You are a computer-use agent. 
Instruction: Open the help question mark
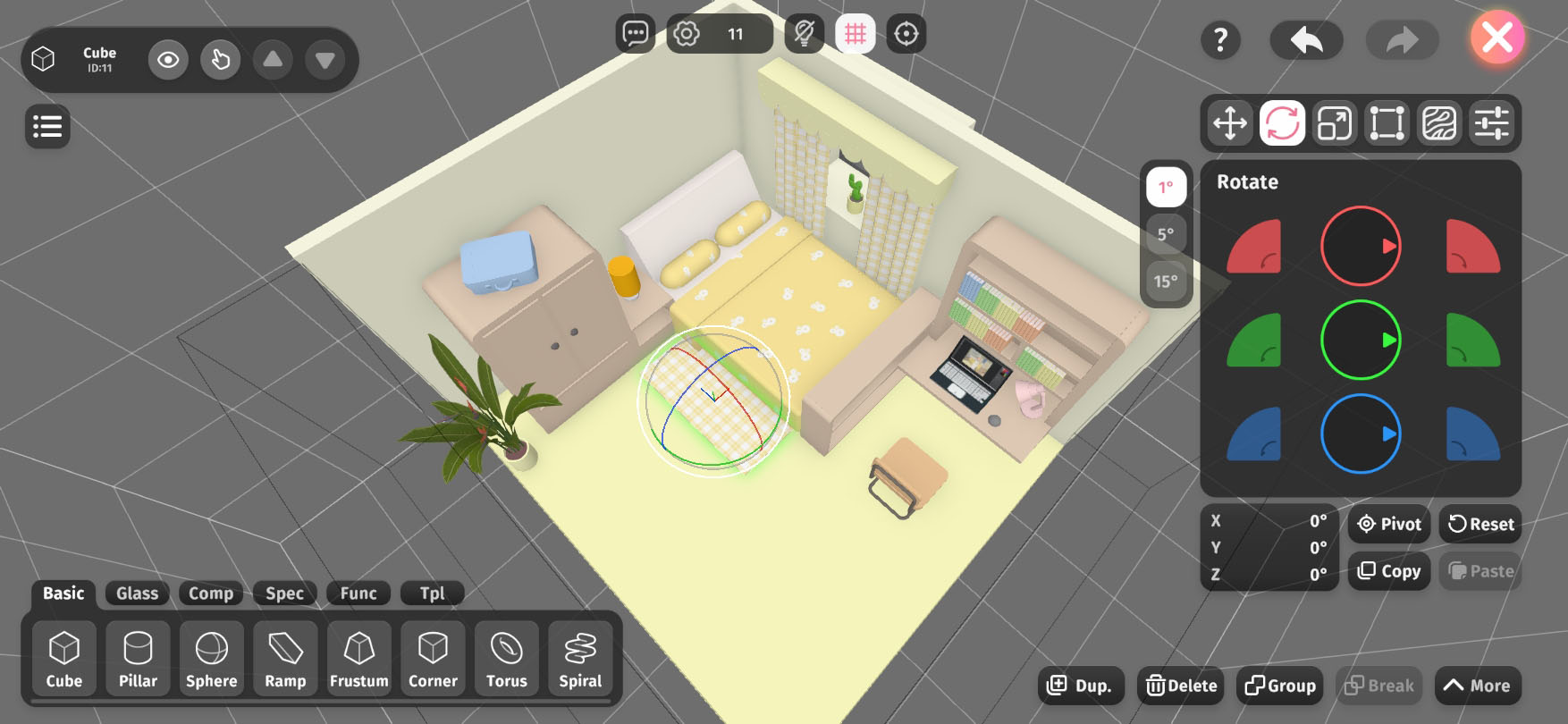(x=1220, y=39)
